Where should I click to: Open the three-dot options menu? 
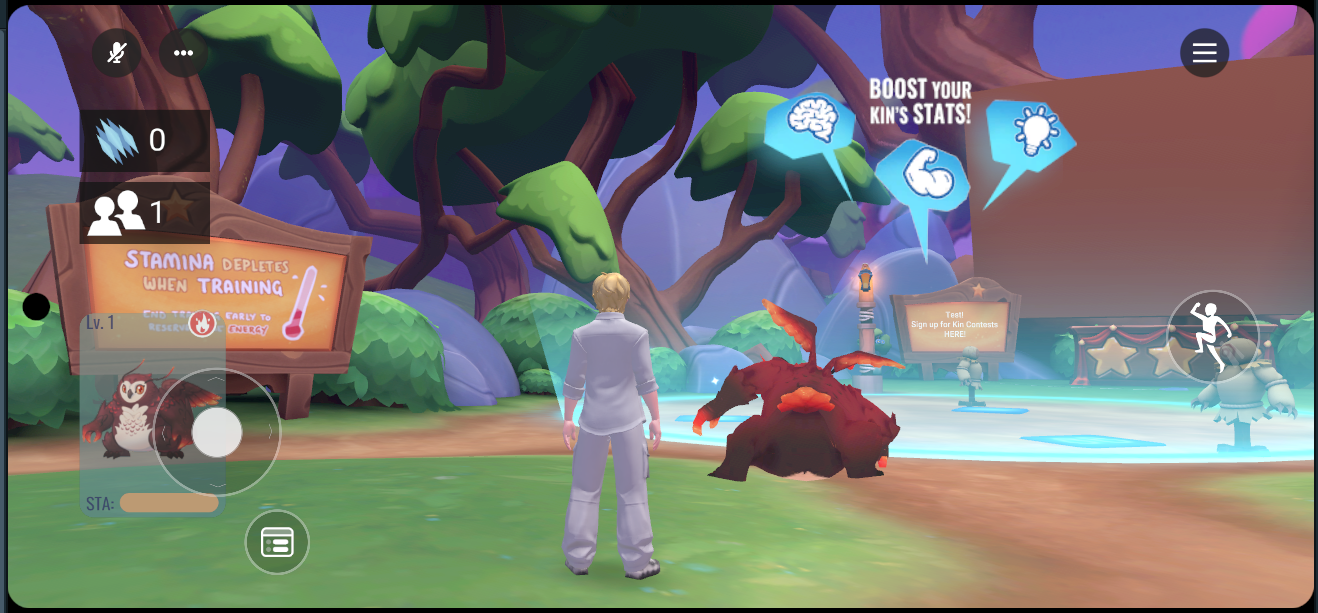[183, 53]
